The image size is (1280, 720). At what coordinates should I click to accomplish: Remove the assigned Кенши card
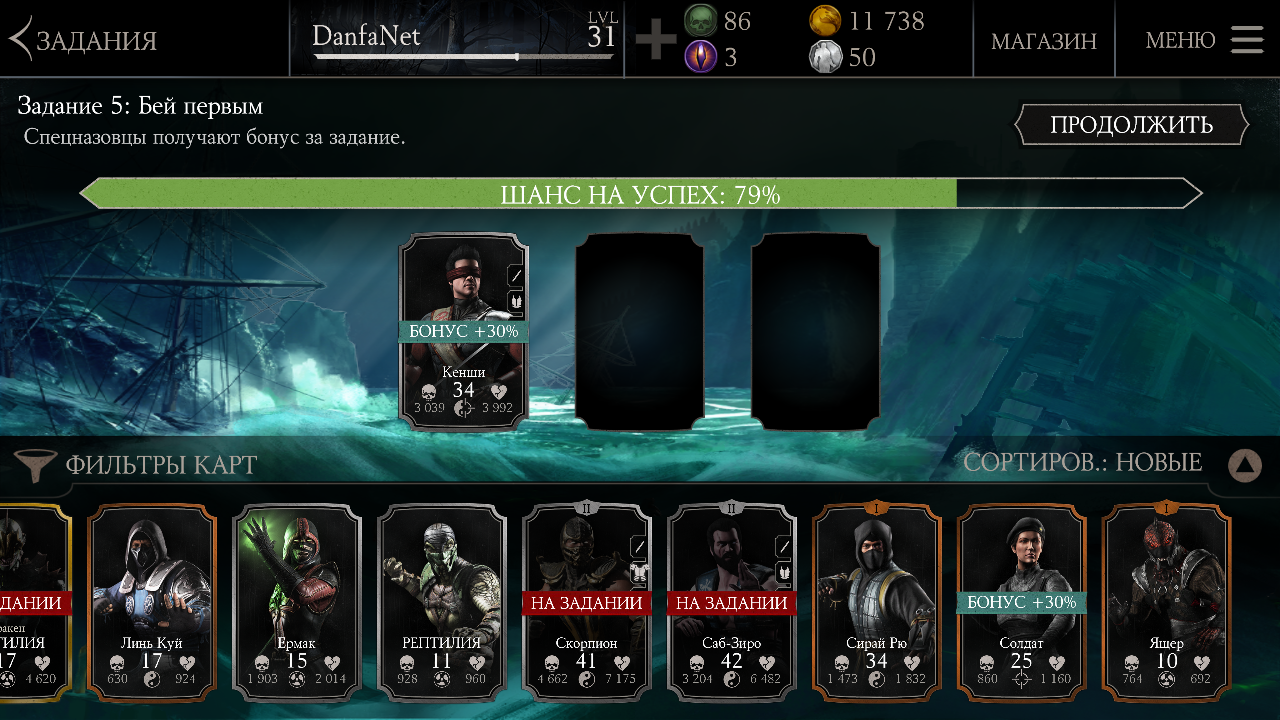click(464, 331)
